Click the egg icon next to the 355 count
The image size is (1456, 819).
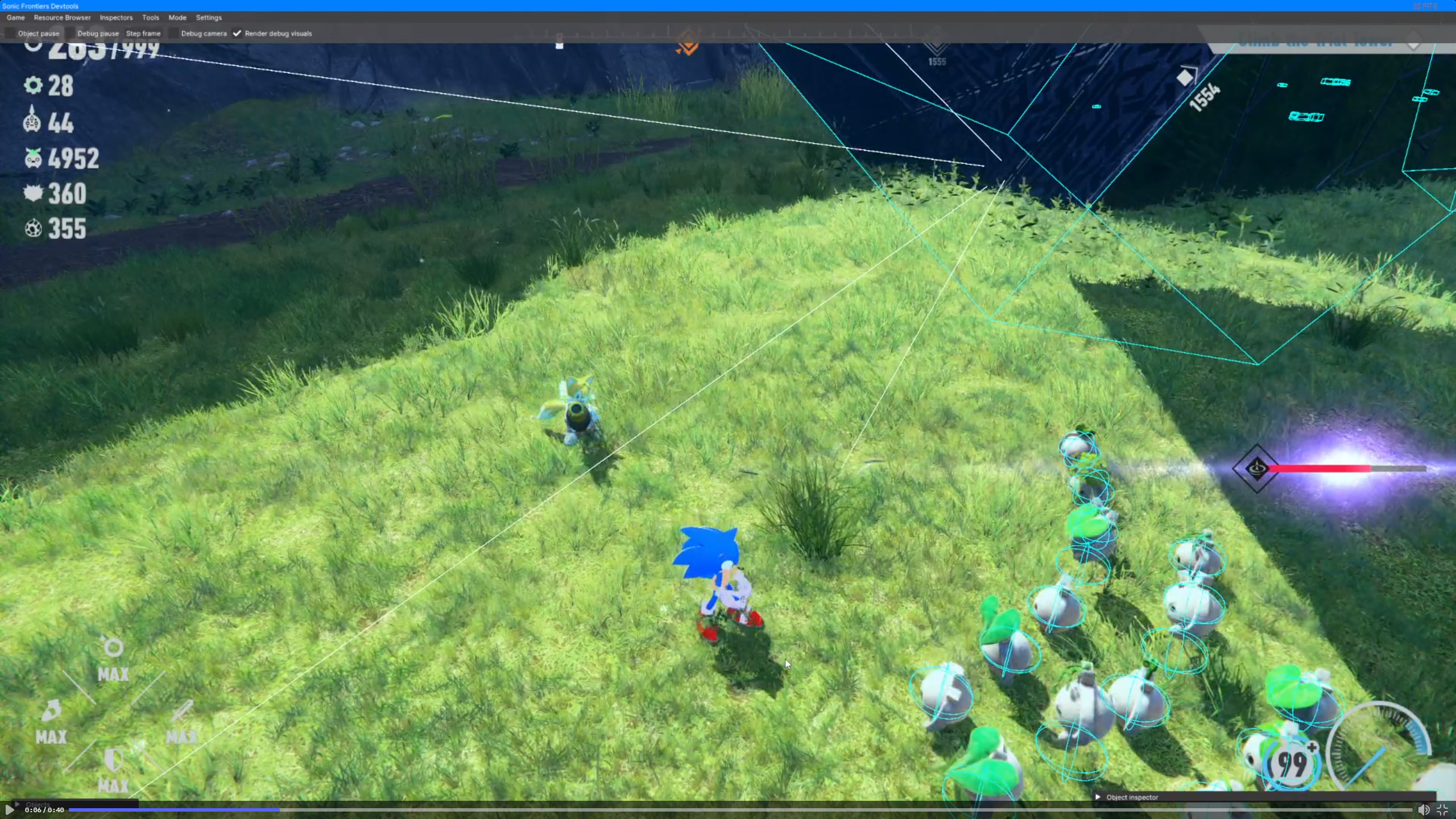pos(34,229)
